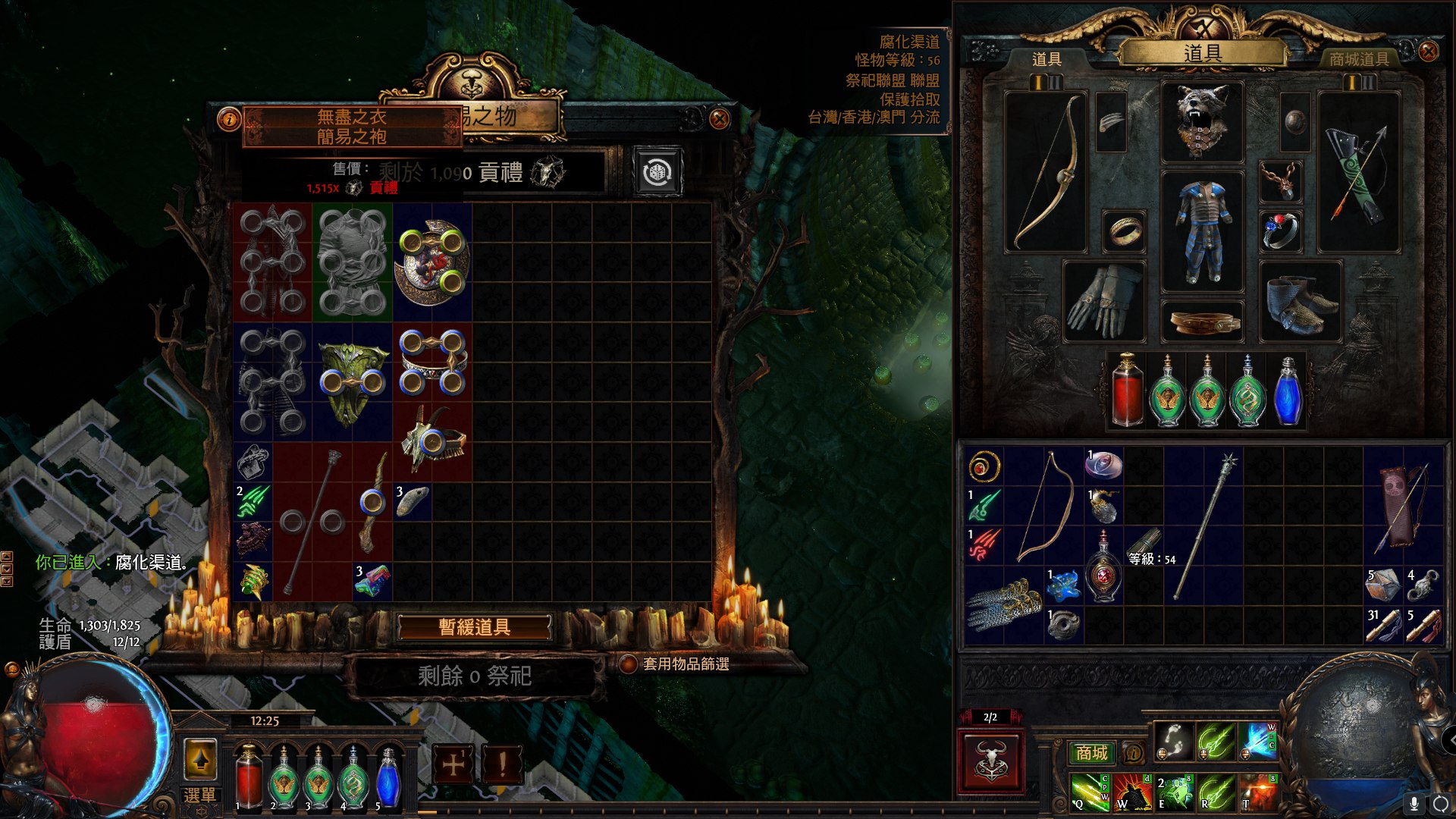Pick the horned helmet ritual reward
The image size is (1456, 819).
coord(432,441)
